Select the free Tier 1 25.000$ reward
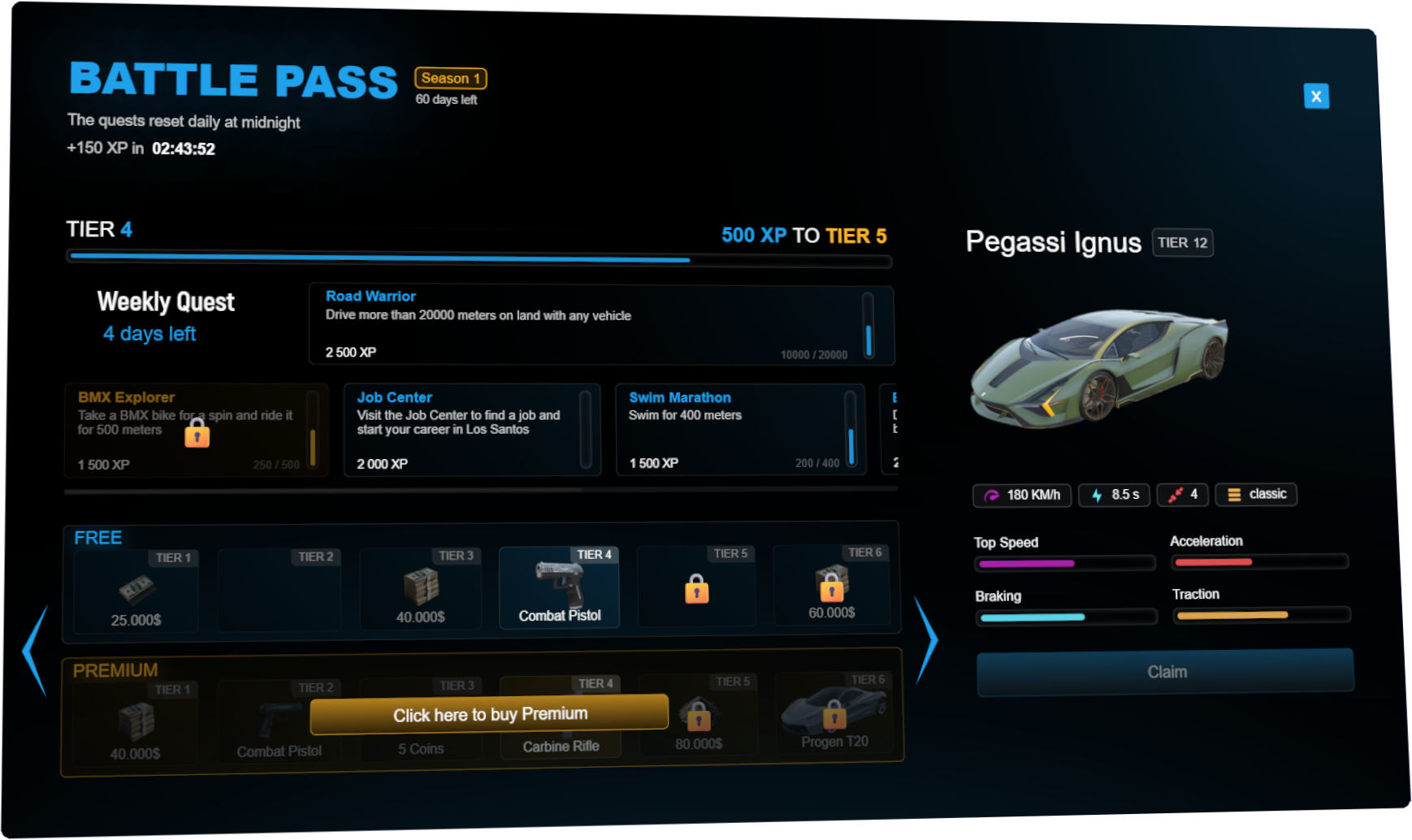 (x=136, y=591)
